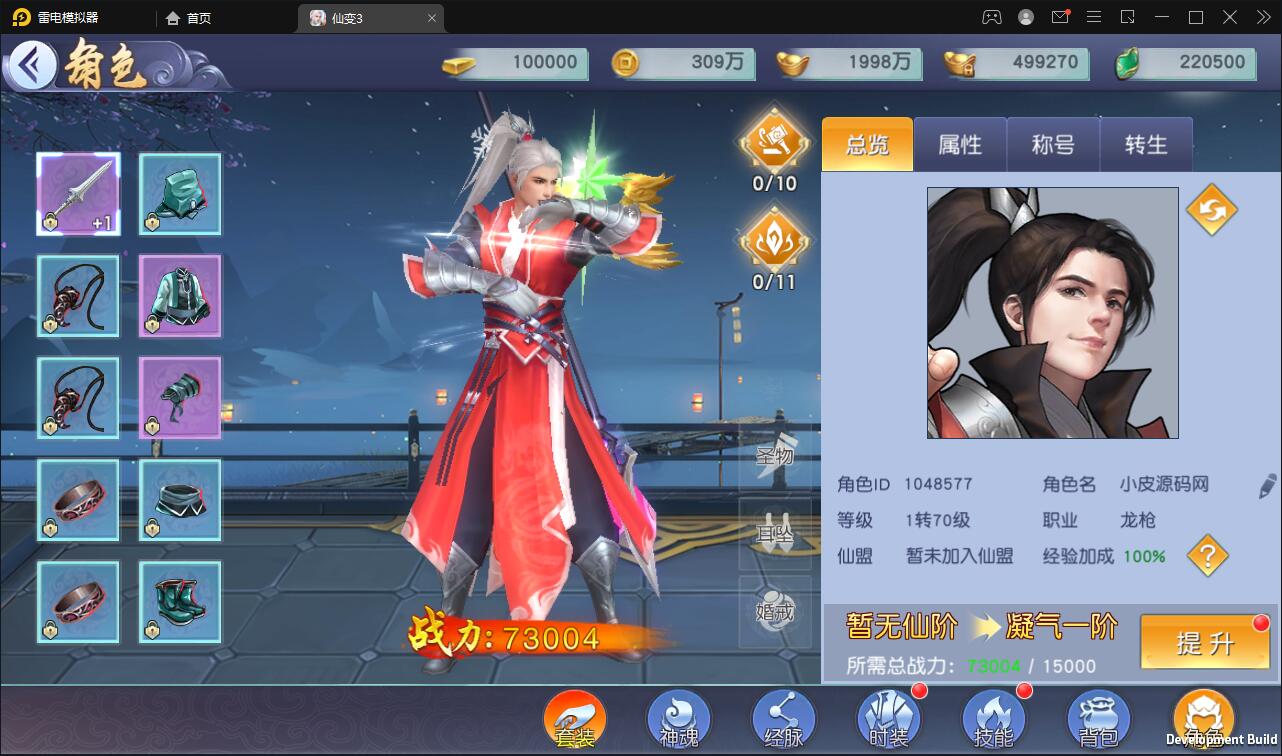Click the red-dot notification on 时装 icon
The image size is (1282, 756).
pos(920,690)
